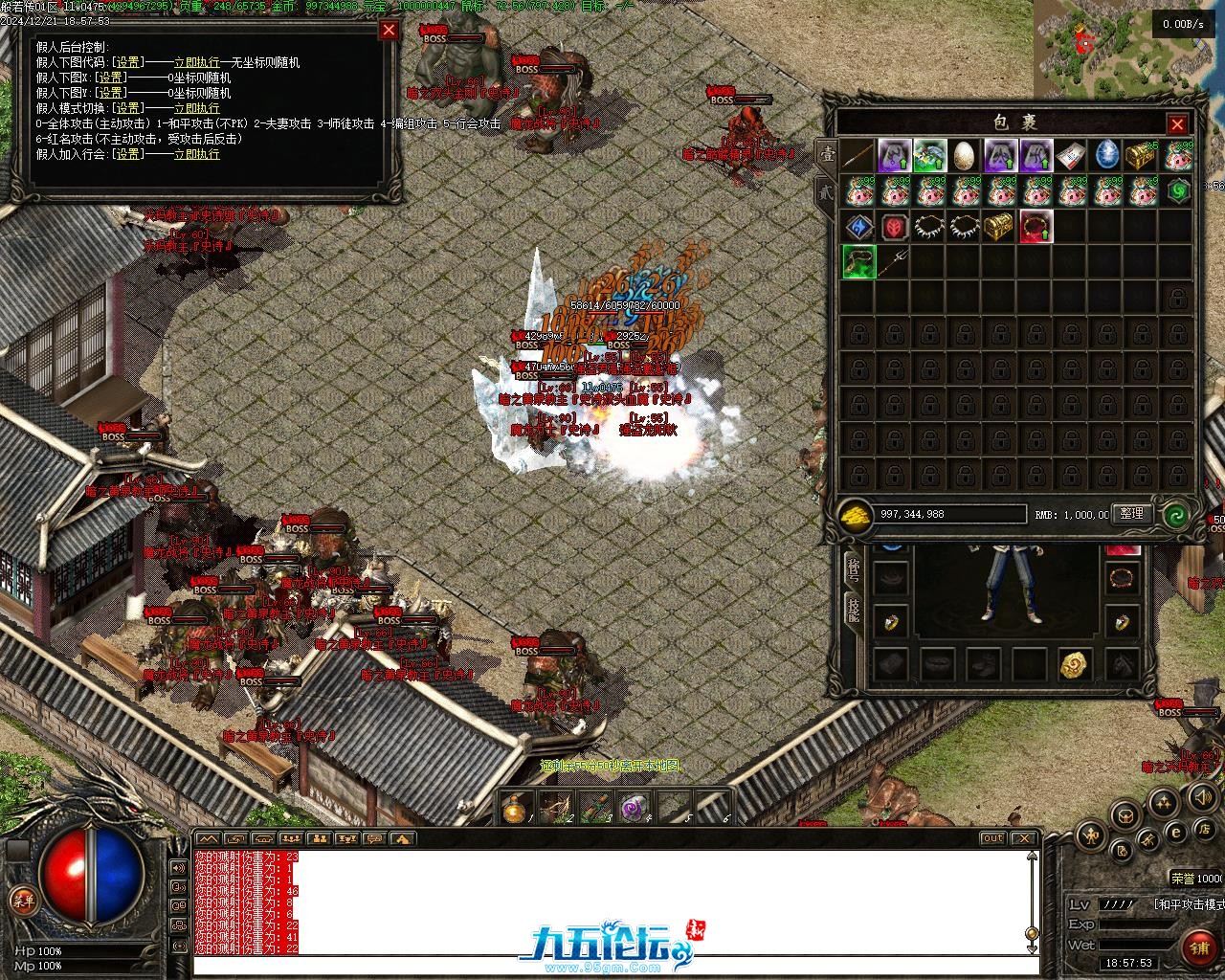Use the potion in hotbar slot 1
The height and width of the screenshot is (980, 1225).
517,810
